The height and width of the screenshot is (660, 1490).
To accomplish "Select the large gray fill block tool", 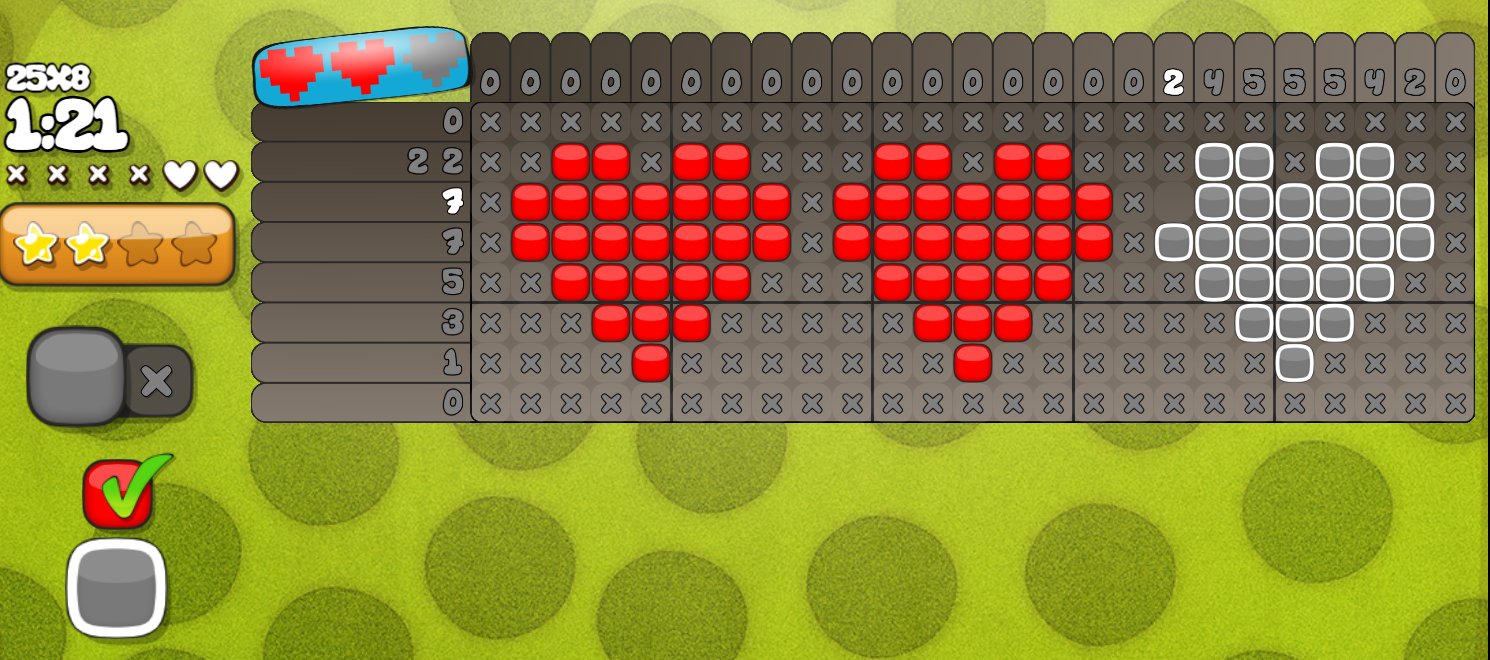I will [x=76, y=376].
